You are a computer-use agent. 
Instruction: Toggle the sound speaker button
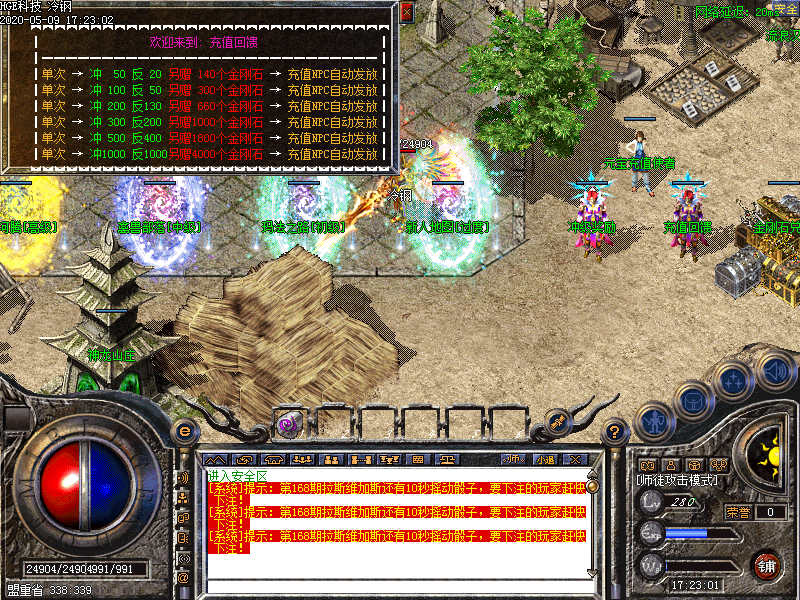coord(774,369)
